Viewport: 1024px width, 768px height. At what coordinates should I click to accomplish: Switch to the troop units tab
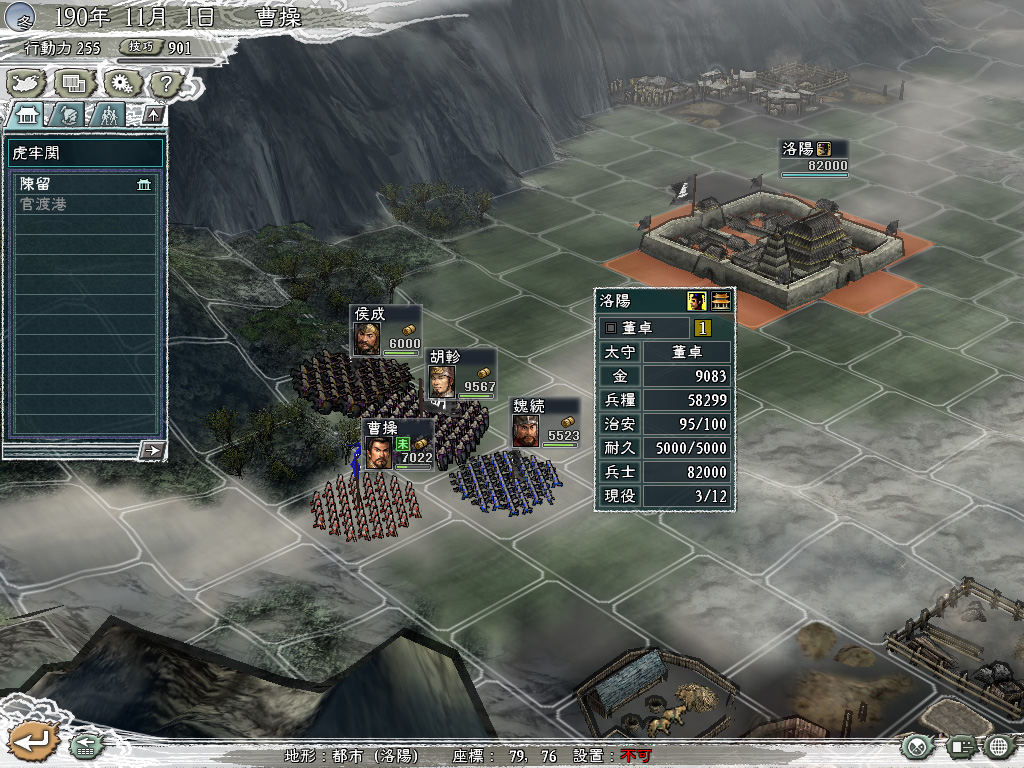107,114
